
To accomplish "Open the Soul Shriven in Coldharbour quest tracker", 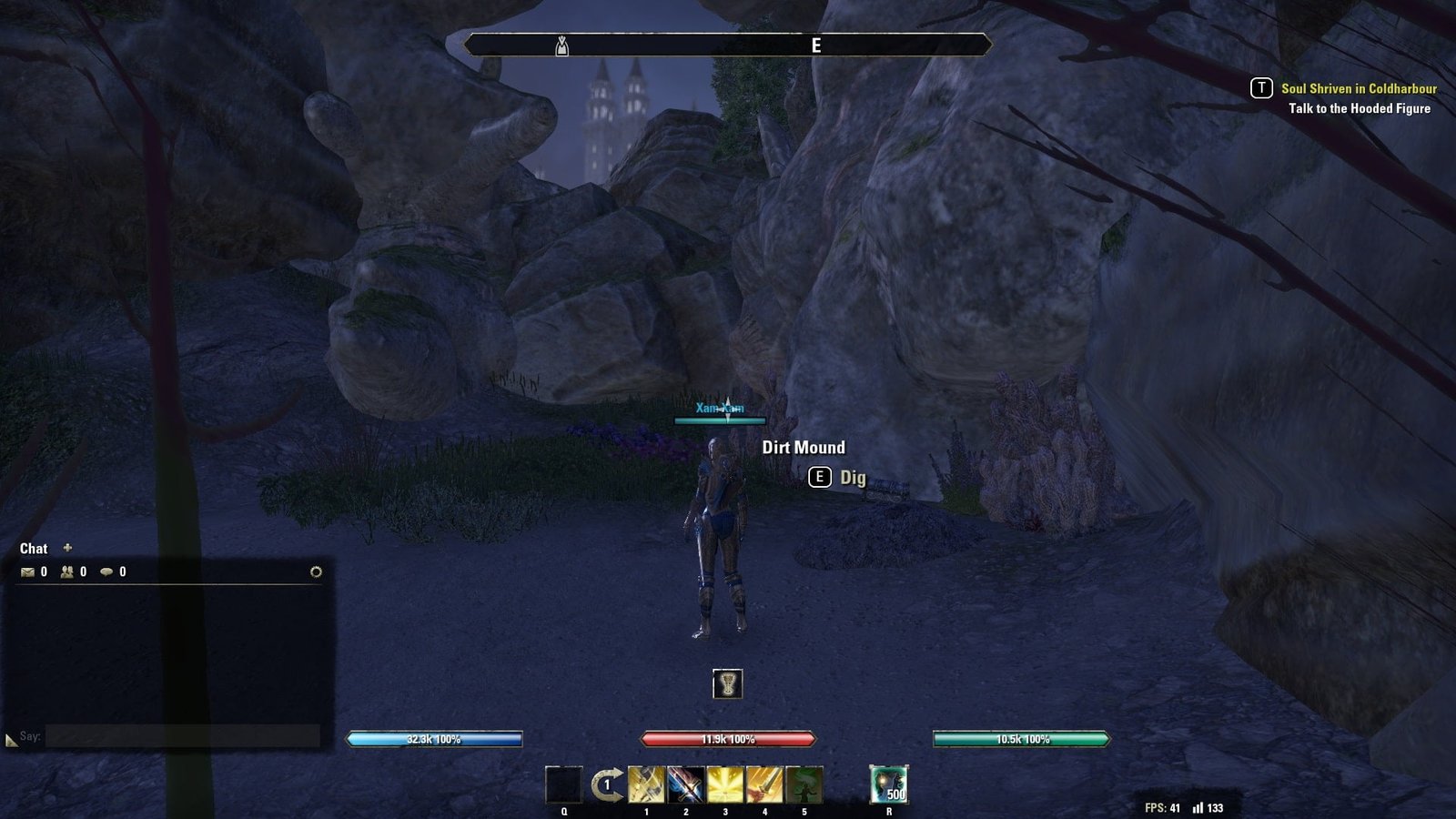I will 1358,88.
